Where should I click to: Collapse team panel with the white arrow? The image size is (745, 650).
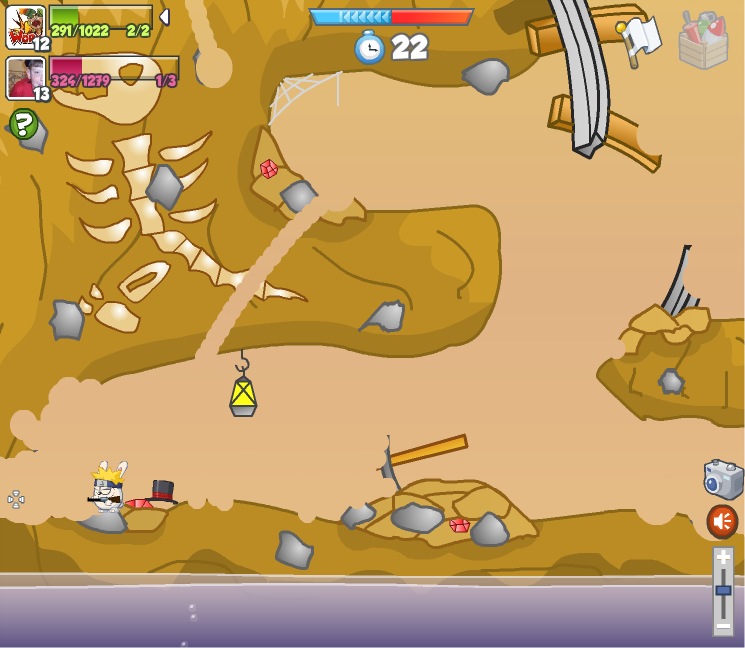click(x=164, y=17)
